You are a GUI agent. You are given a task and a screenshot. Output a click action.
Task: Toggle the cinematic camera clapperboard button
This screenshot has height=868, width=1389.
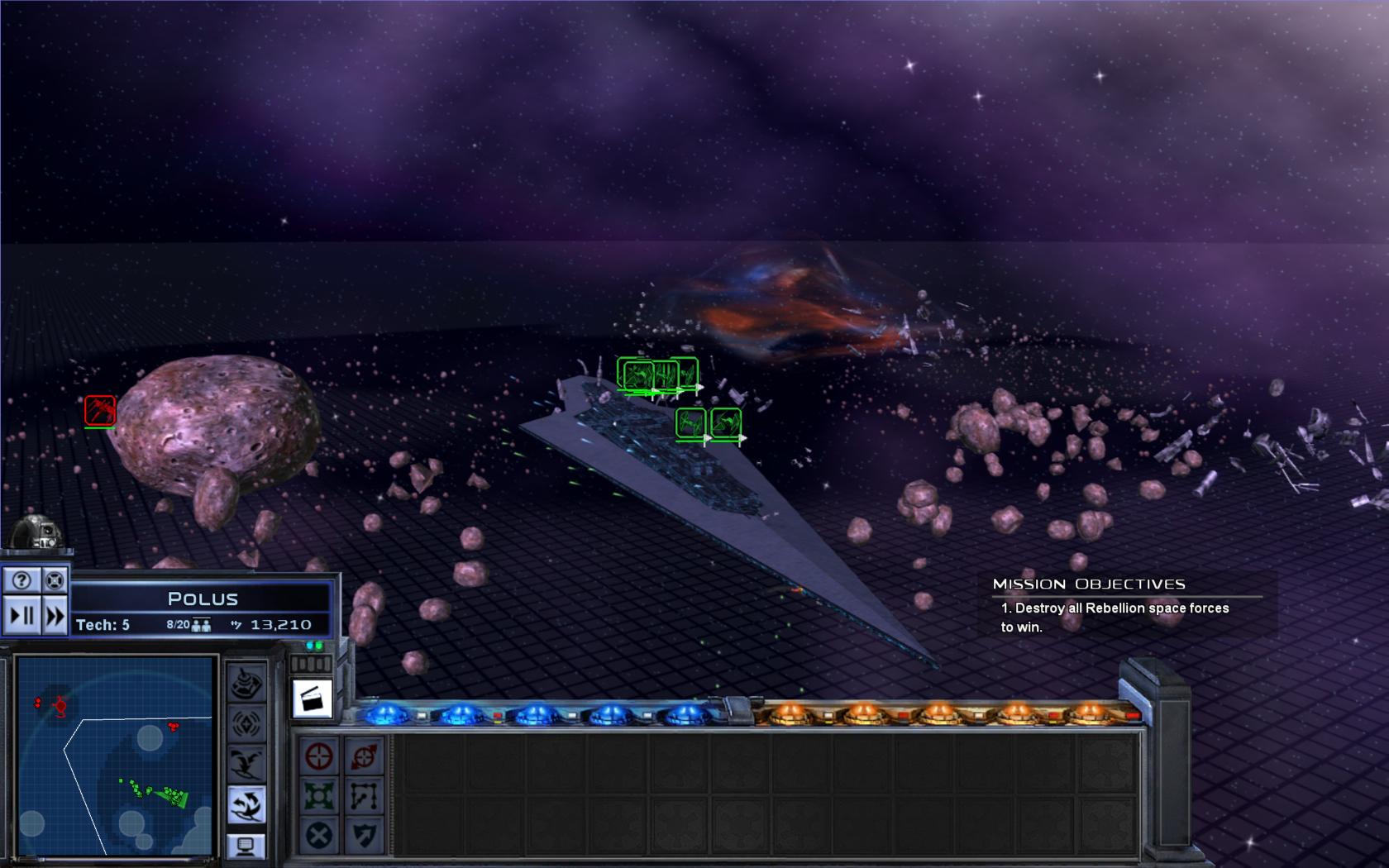[x=313, y=699]
